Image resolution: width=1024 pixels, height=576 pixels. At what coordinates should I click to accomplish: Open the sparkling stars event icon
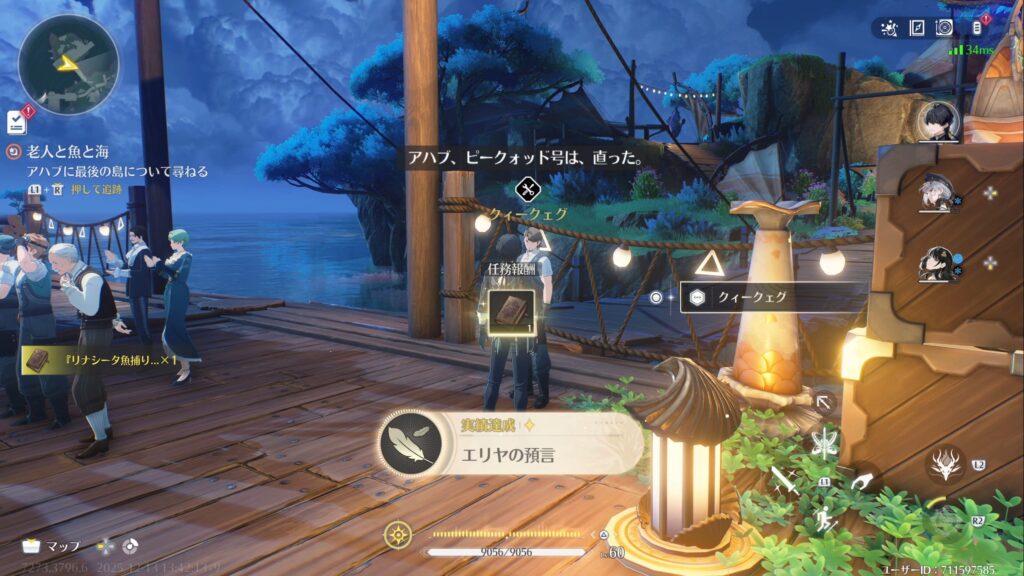coord(888,28)
